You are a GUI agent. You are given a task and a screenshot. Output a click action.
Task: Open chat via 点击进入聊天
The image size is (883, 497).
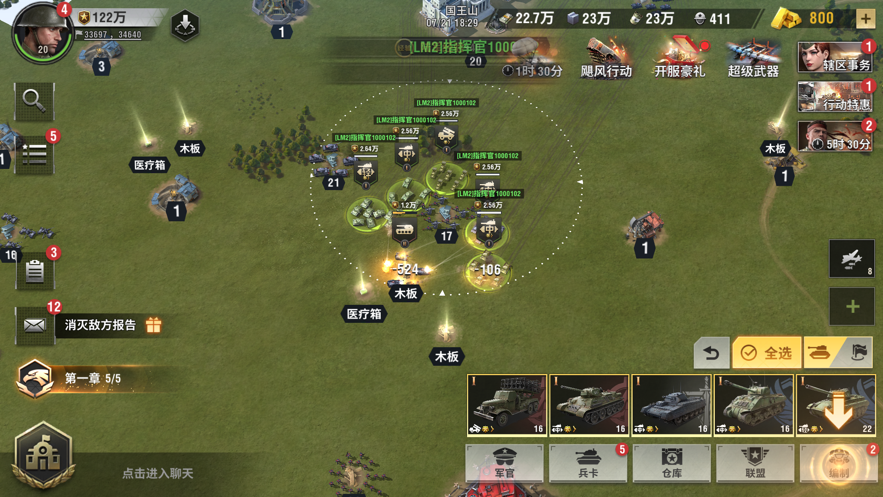pyautogui.click(x=157, y=473)
